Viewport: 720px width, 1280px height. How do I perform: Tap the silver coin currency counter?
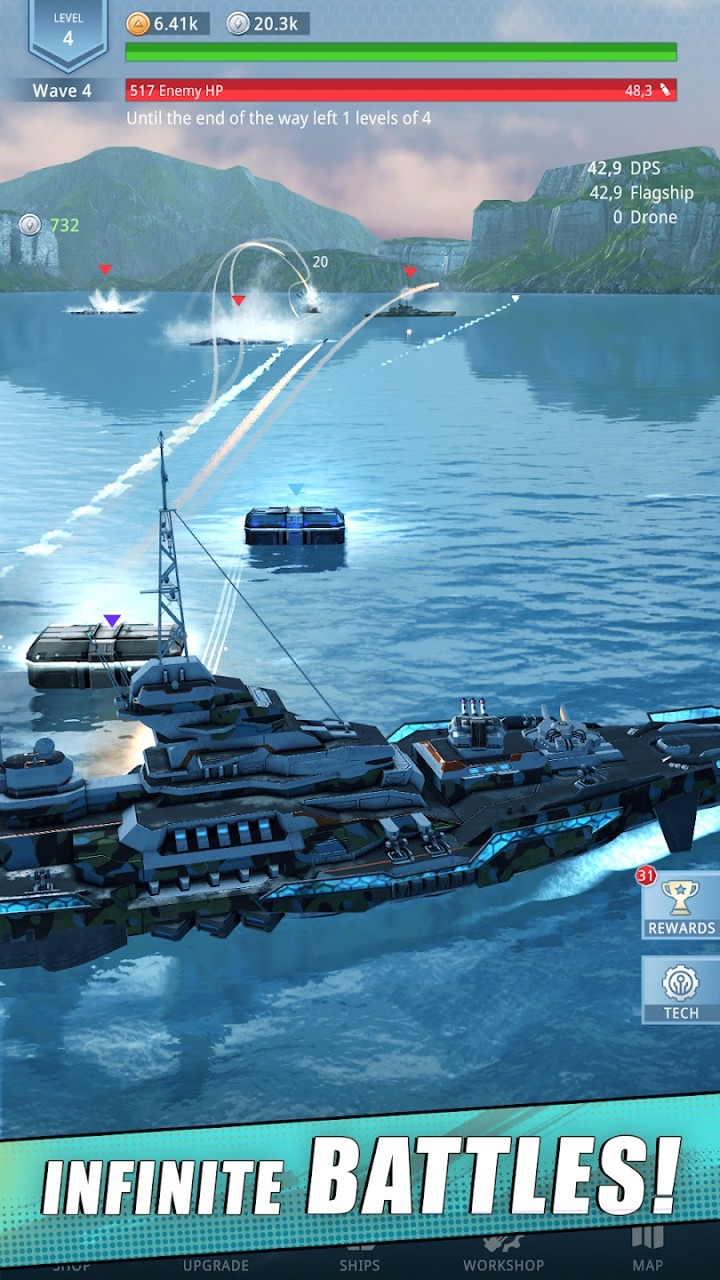coord(267,24)
